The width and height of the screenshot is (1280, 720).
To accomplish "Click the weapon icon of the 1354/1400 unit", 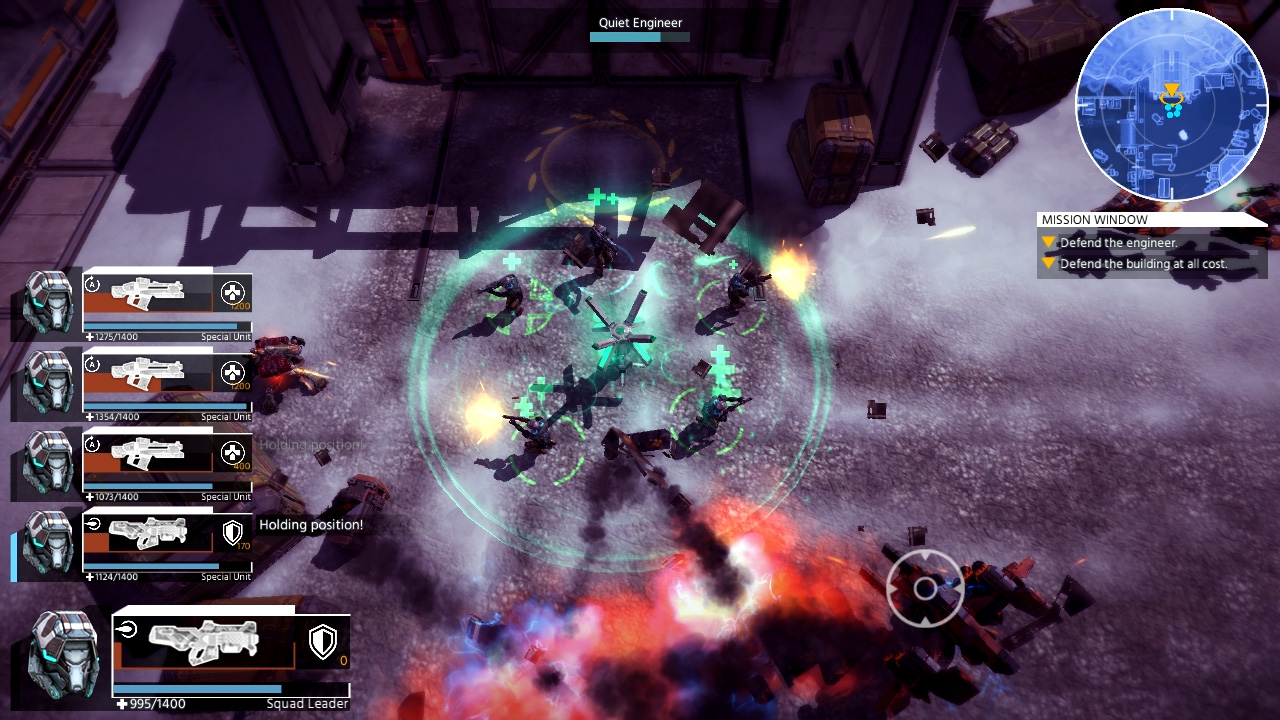I will point(146,372).
